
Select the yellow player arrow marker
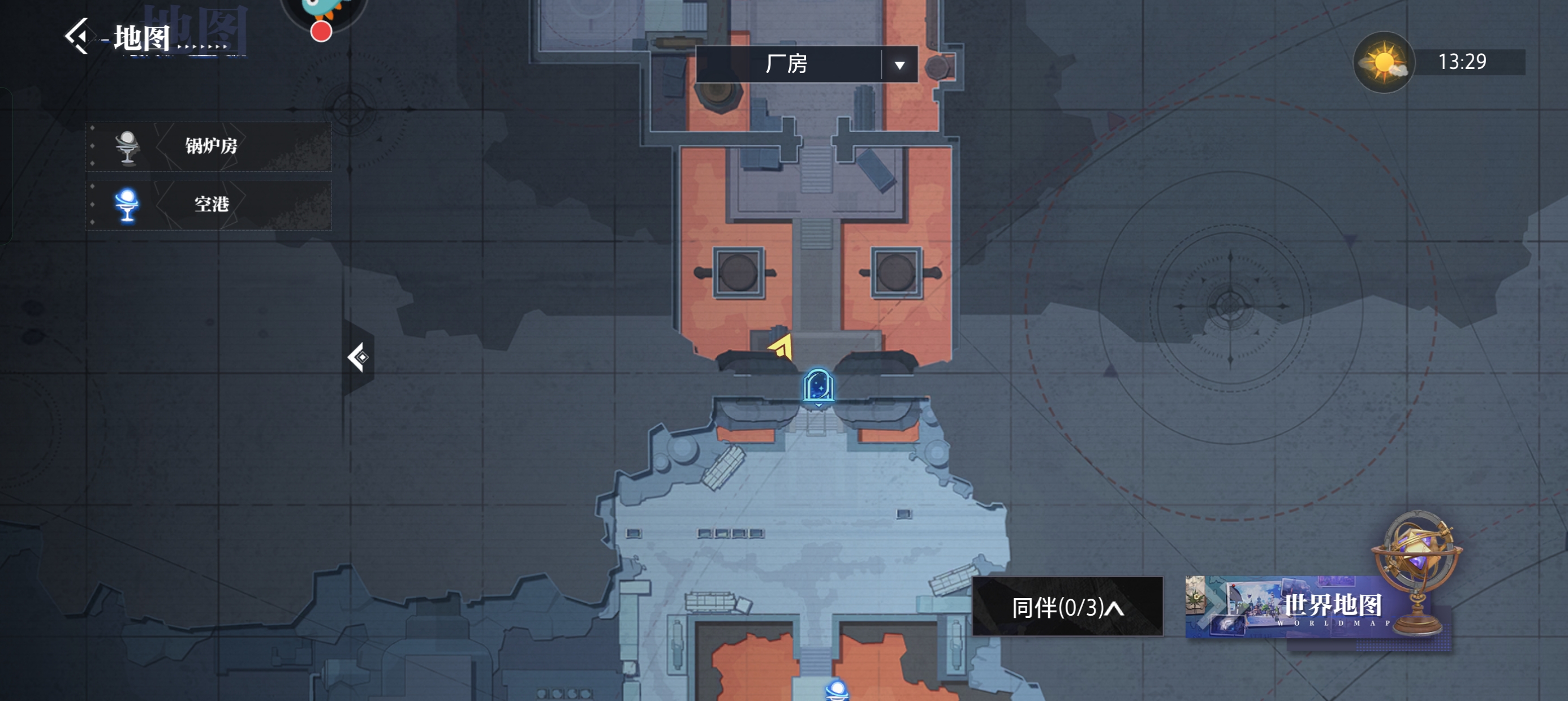[782, 348]
